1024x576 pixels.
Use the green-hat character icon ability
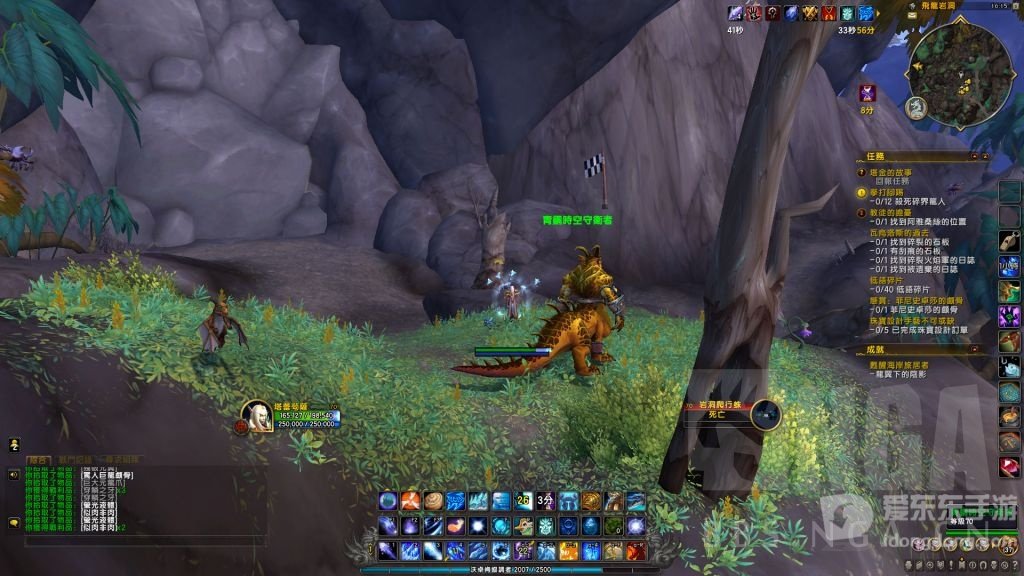tap(523, 525)
